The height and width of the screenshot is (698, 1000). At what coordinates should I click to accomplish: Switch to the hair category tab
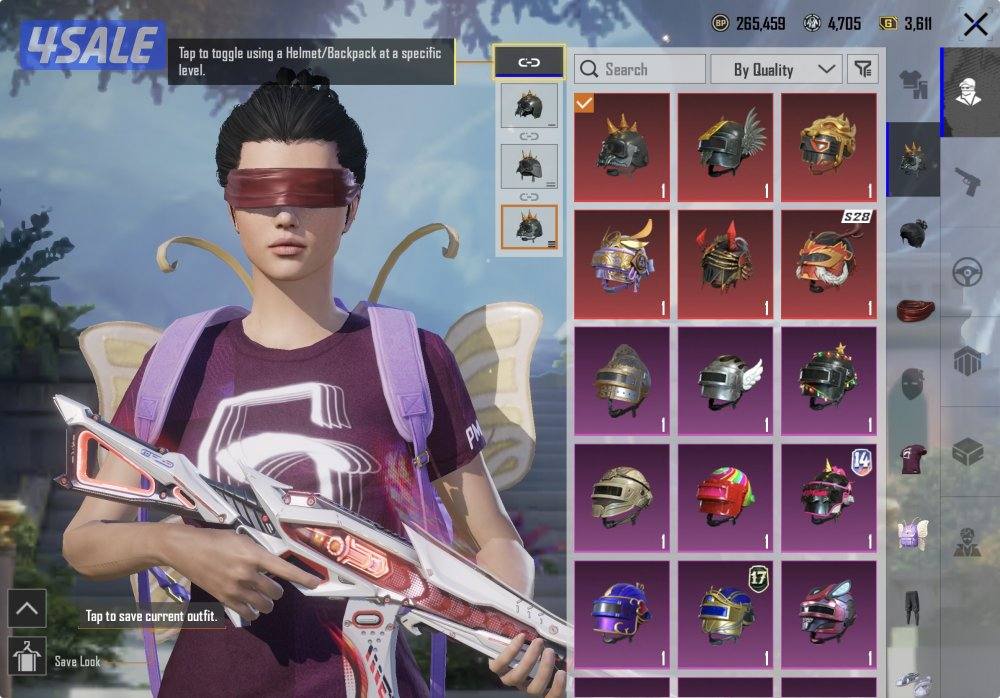pos(912,234)
